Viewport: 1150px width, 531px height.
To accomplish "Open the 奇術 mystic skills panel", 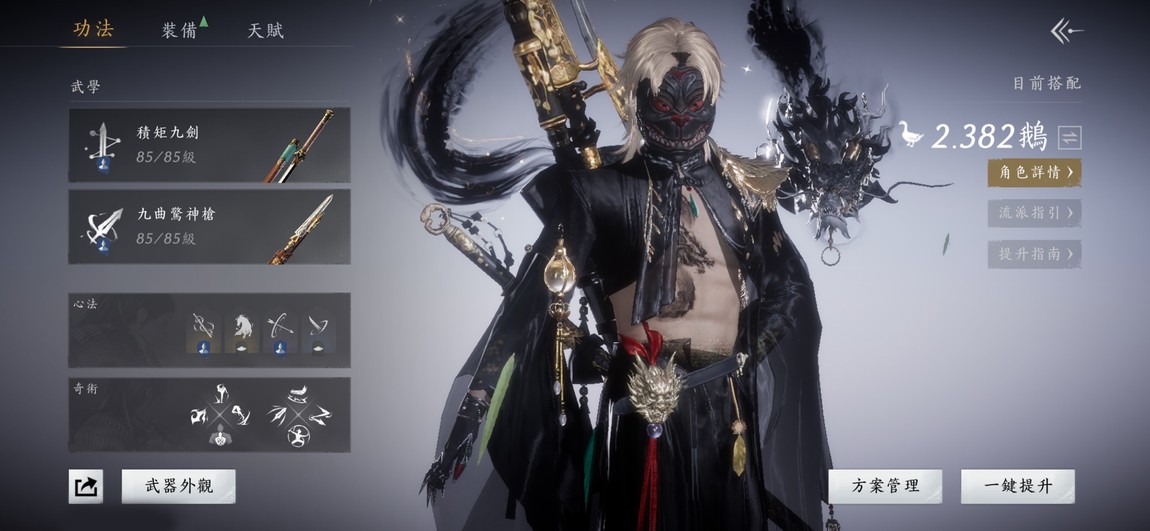I will click(209, 414).
